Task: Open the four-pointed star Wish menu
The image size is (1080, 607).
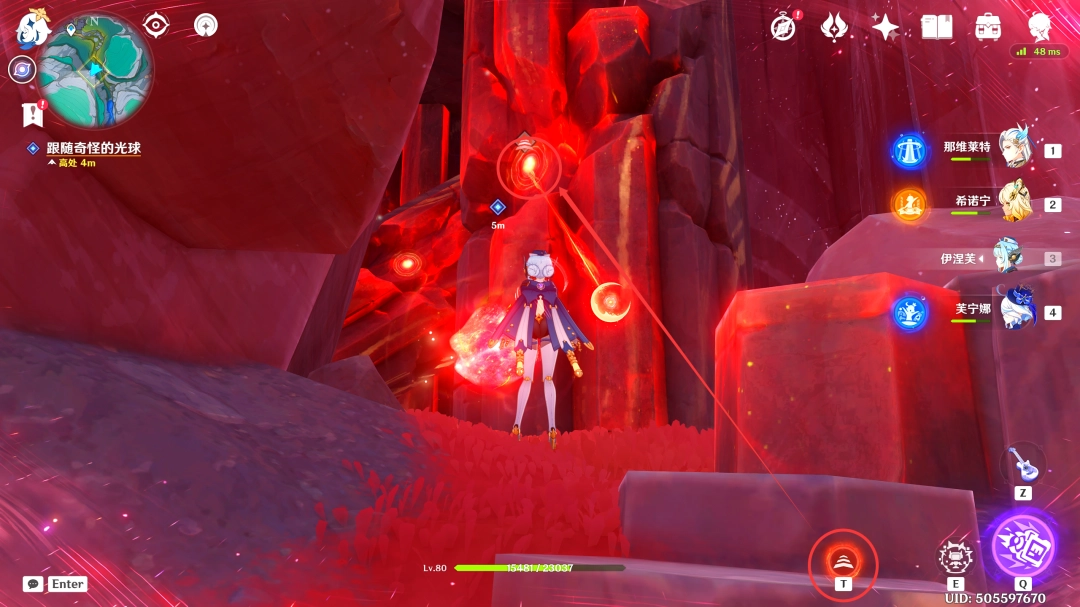Action: click(x=885, y=27)
